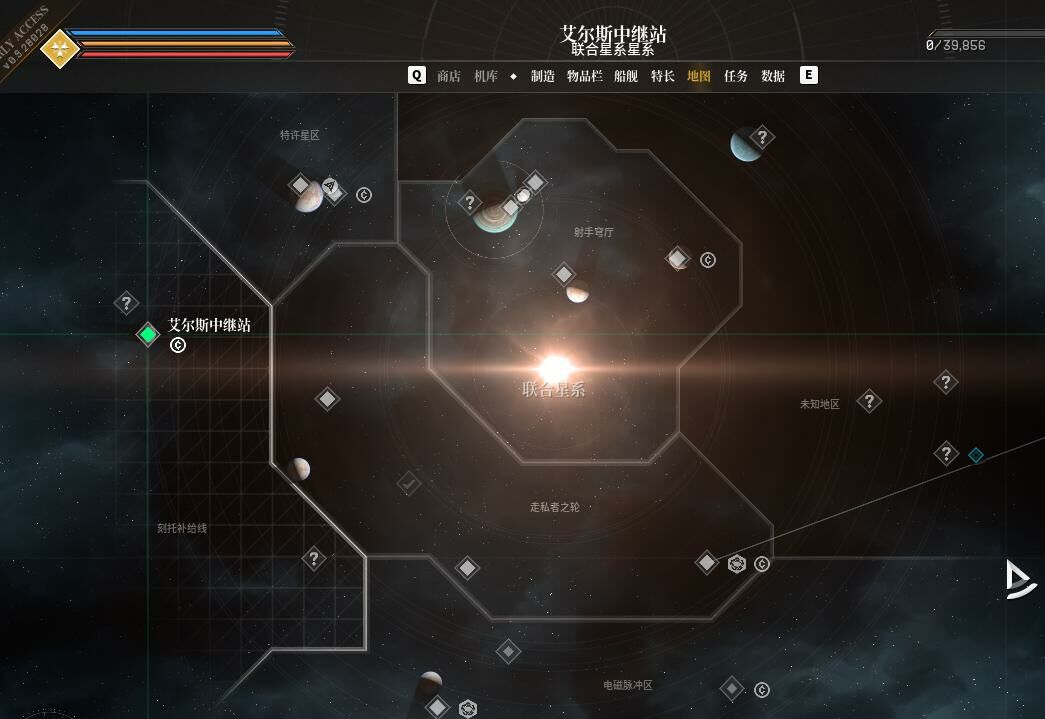Switch to the 机库 hangar tab
The width and height of the screenshot is (1045, 719).
click(x=486, y=76)
